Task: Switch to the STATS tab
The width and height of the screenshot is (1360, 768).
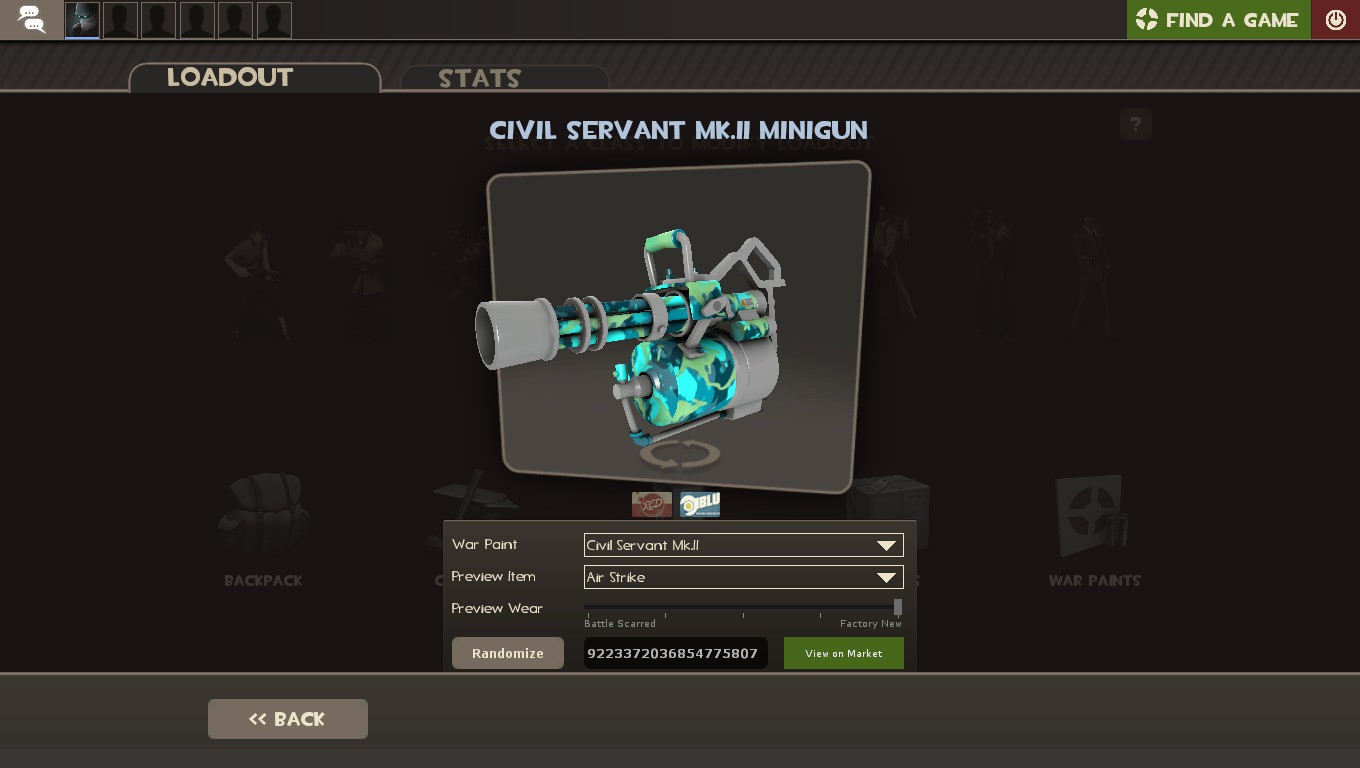Action: pyautogui.click(x=478, y=80)
